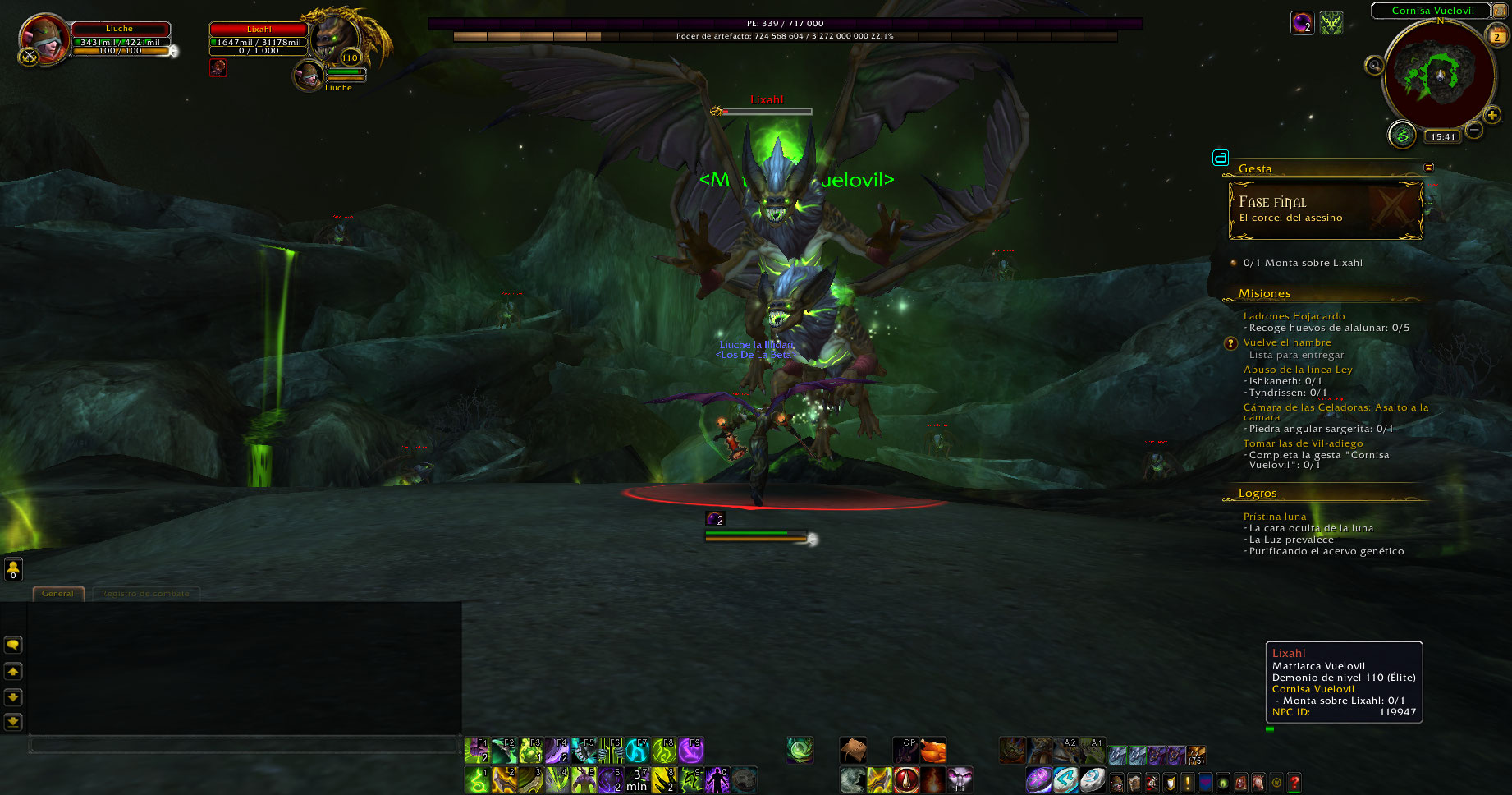Open the calendar button showing day 2
The height and width of the screenshot is (795, 1512).
click(x=1496, y=35)
